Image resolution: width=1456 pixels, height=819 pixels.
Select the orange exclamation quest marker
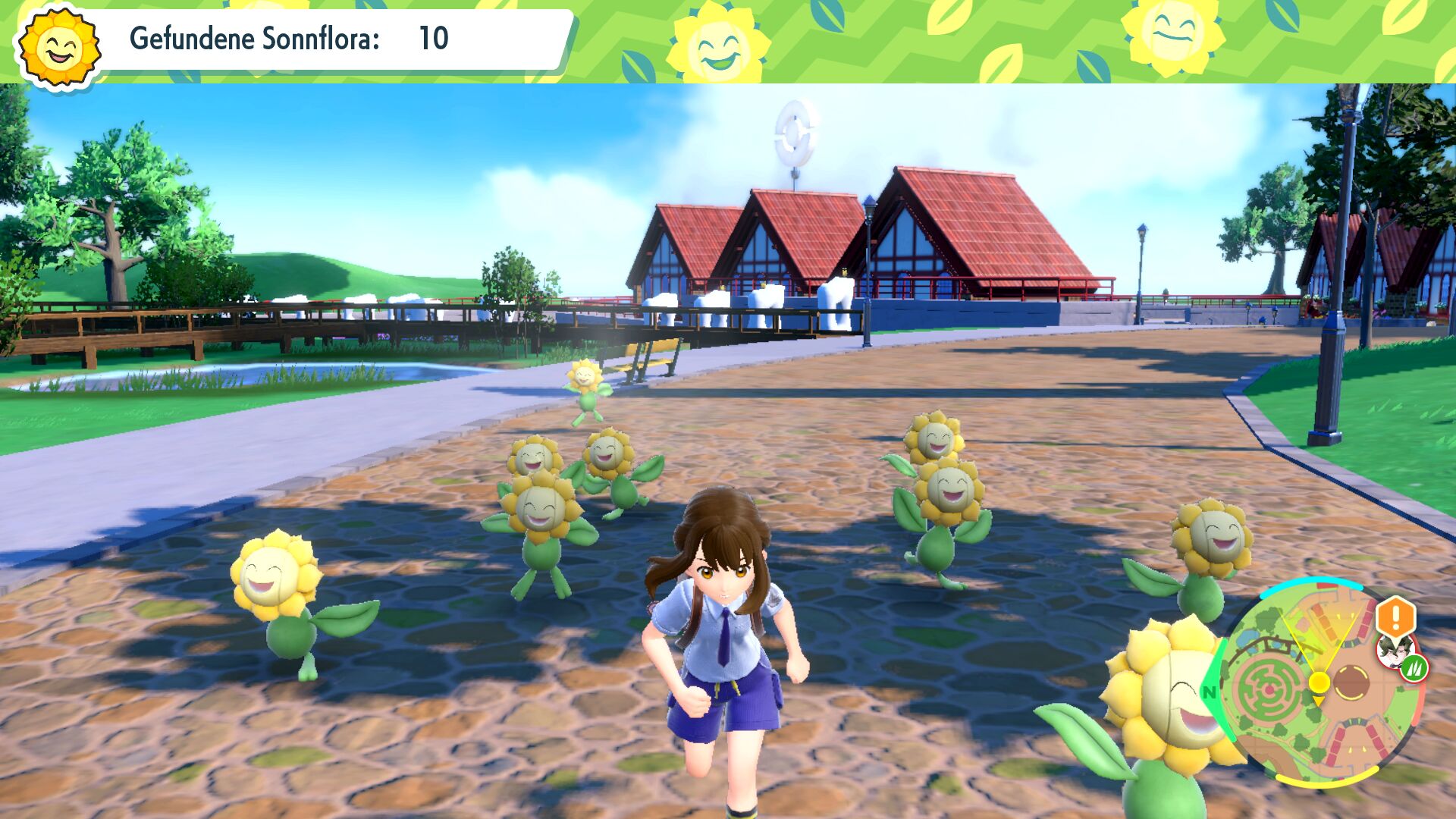click(x=1395, y=616)
